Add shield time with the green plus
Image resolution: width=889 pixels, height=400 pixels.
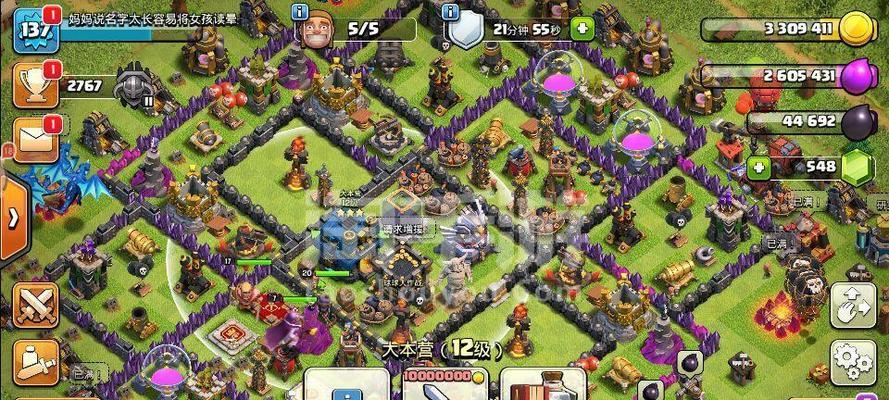[579, 30]
